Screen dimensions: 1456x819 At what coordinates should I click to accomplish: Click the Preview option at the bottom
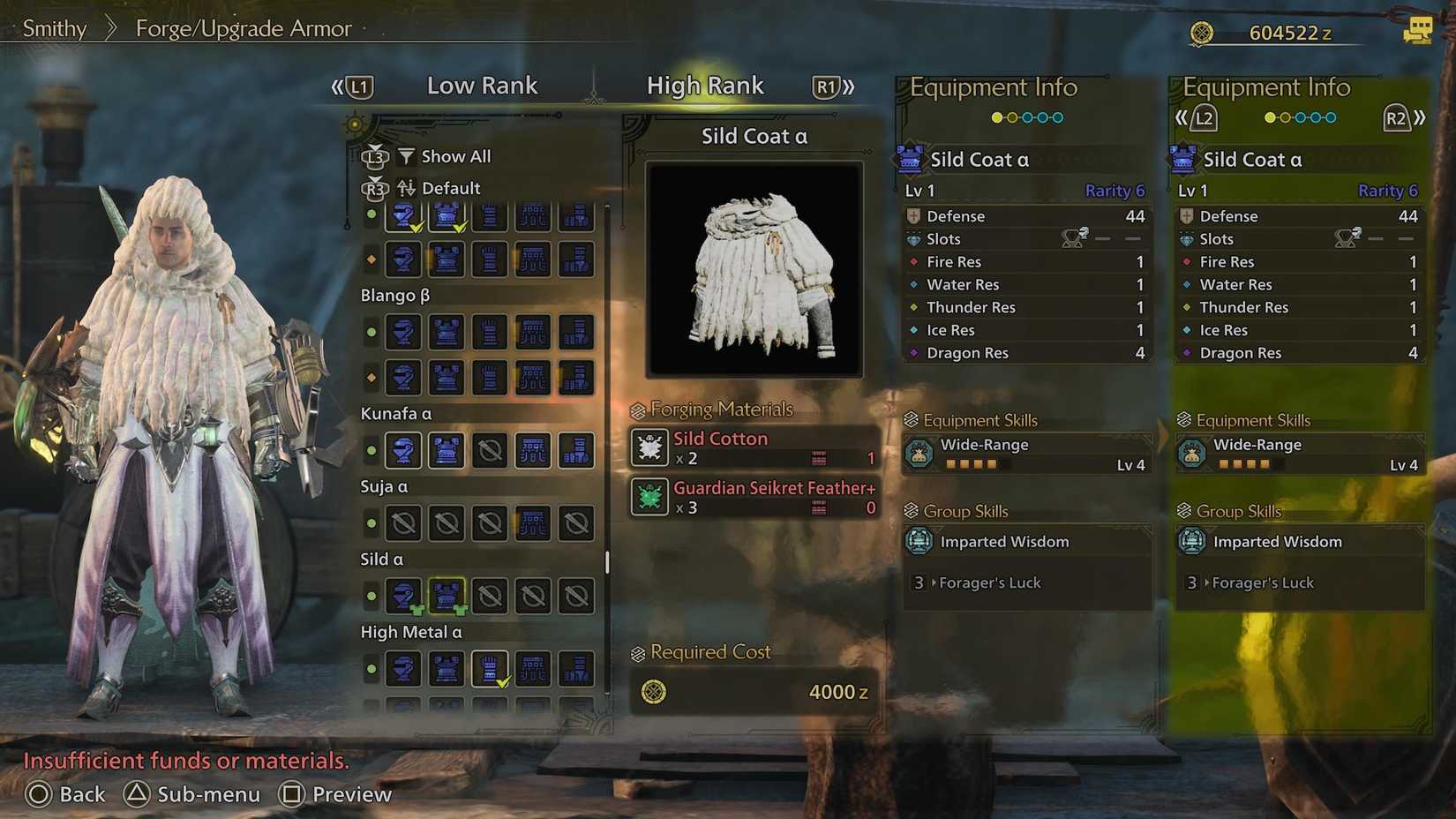point(335,794)
